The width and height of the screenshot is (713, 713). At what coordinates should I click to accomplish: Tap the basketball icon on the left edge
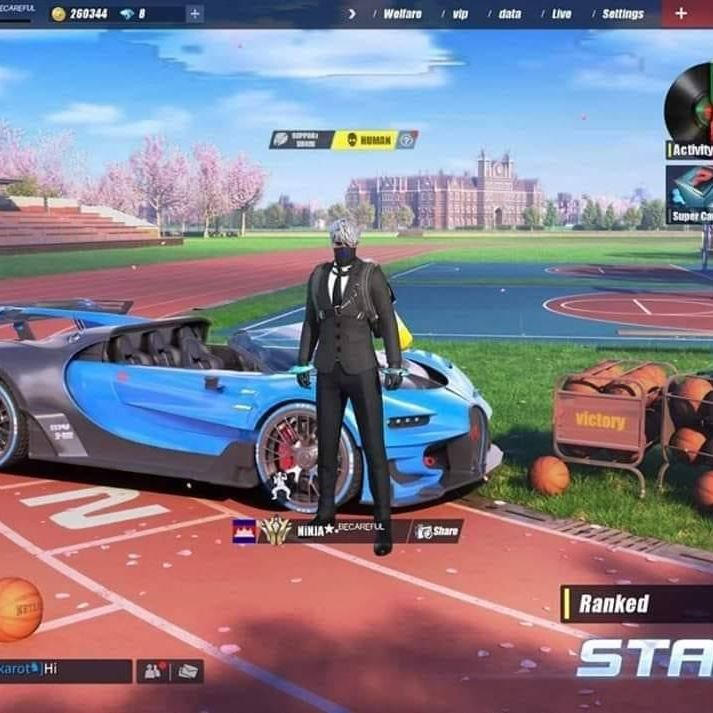pyautogui.click(x=18, y=608)
